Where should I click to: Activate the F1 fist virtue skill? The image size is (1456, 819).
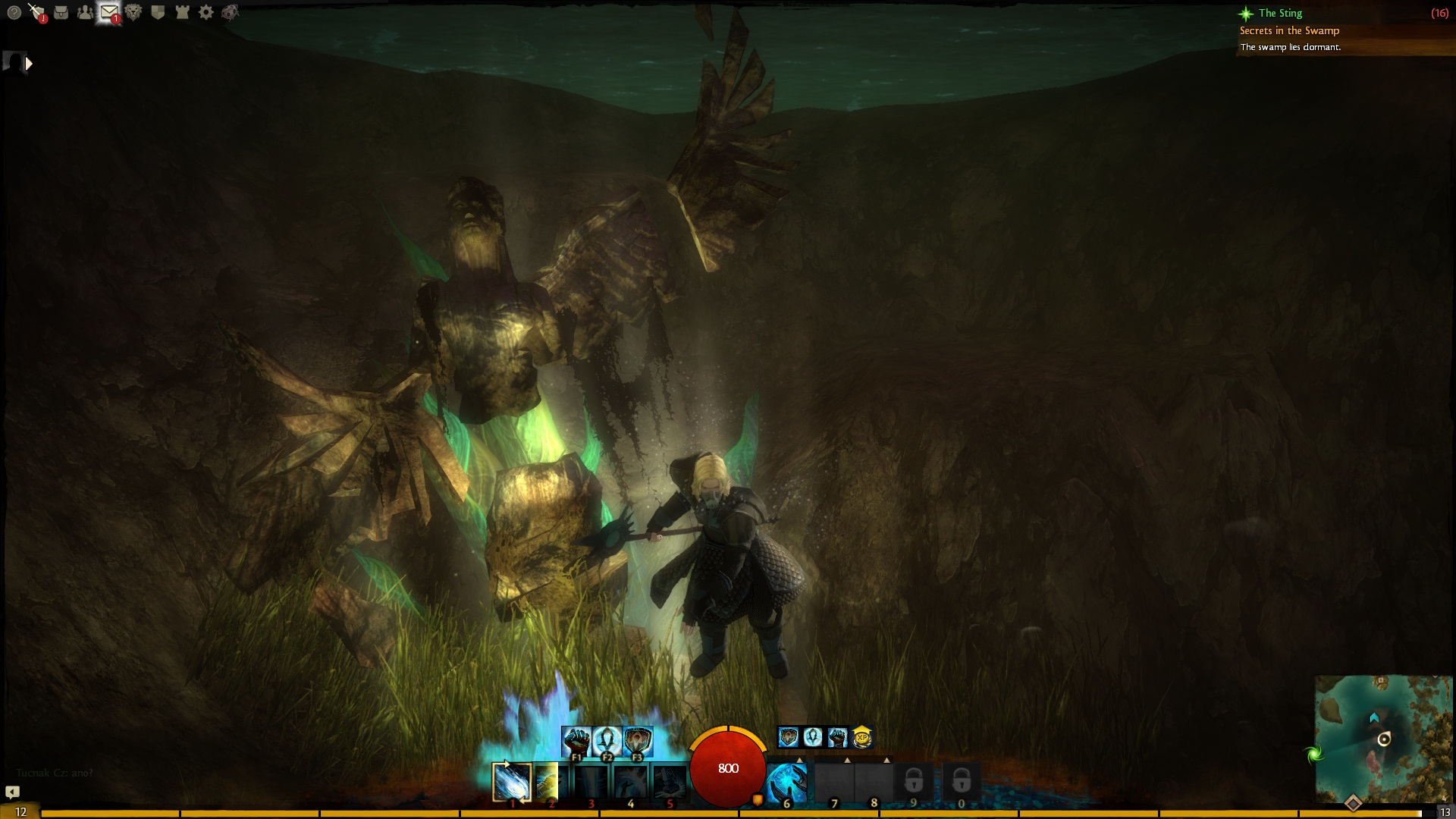point(576,740)
